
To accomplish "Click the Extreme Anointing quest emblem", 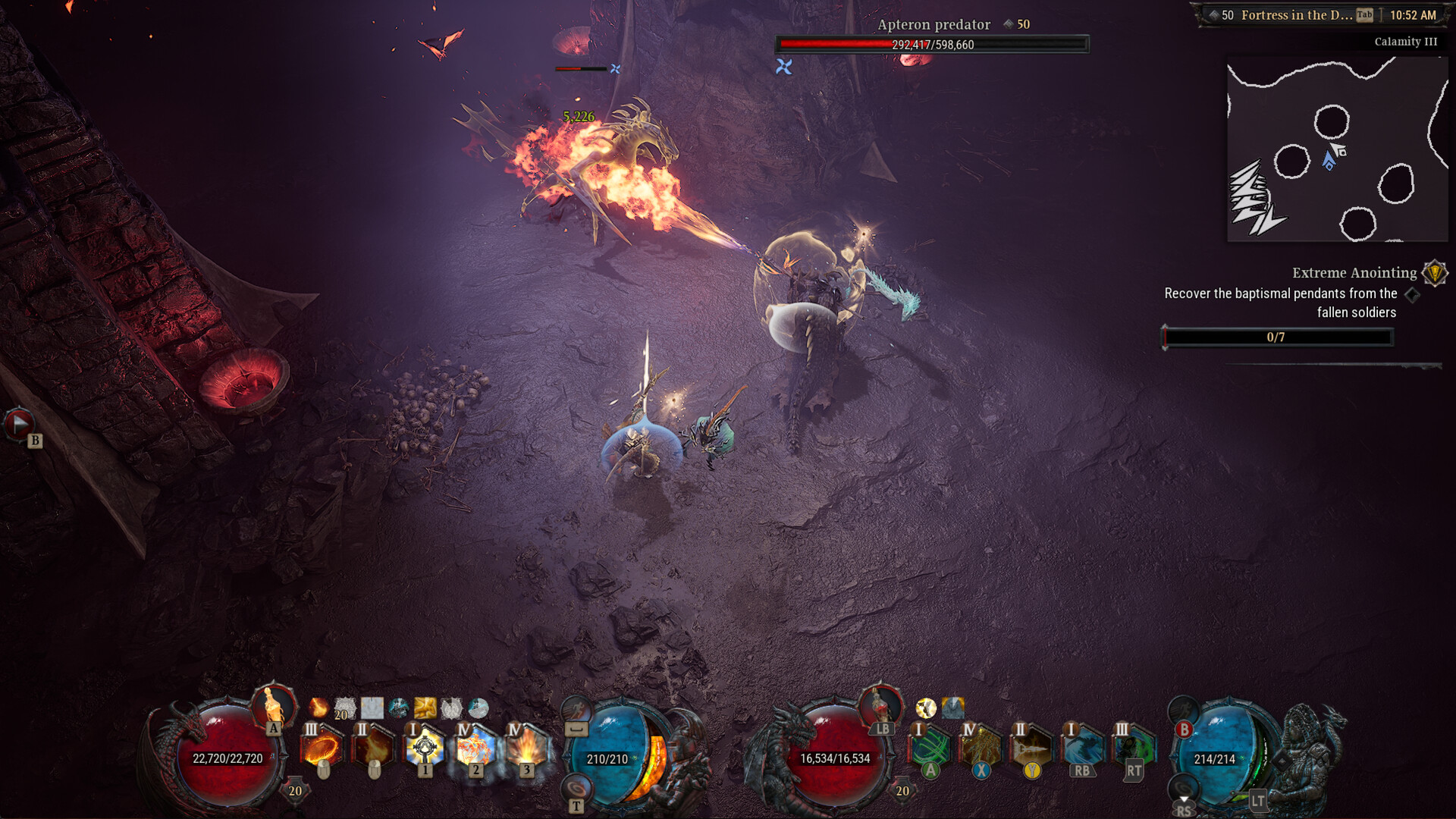I will 1433,272.
